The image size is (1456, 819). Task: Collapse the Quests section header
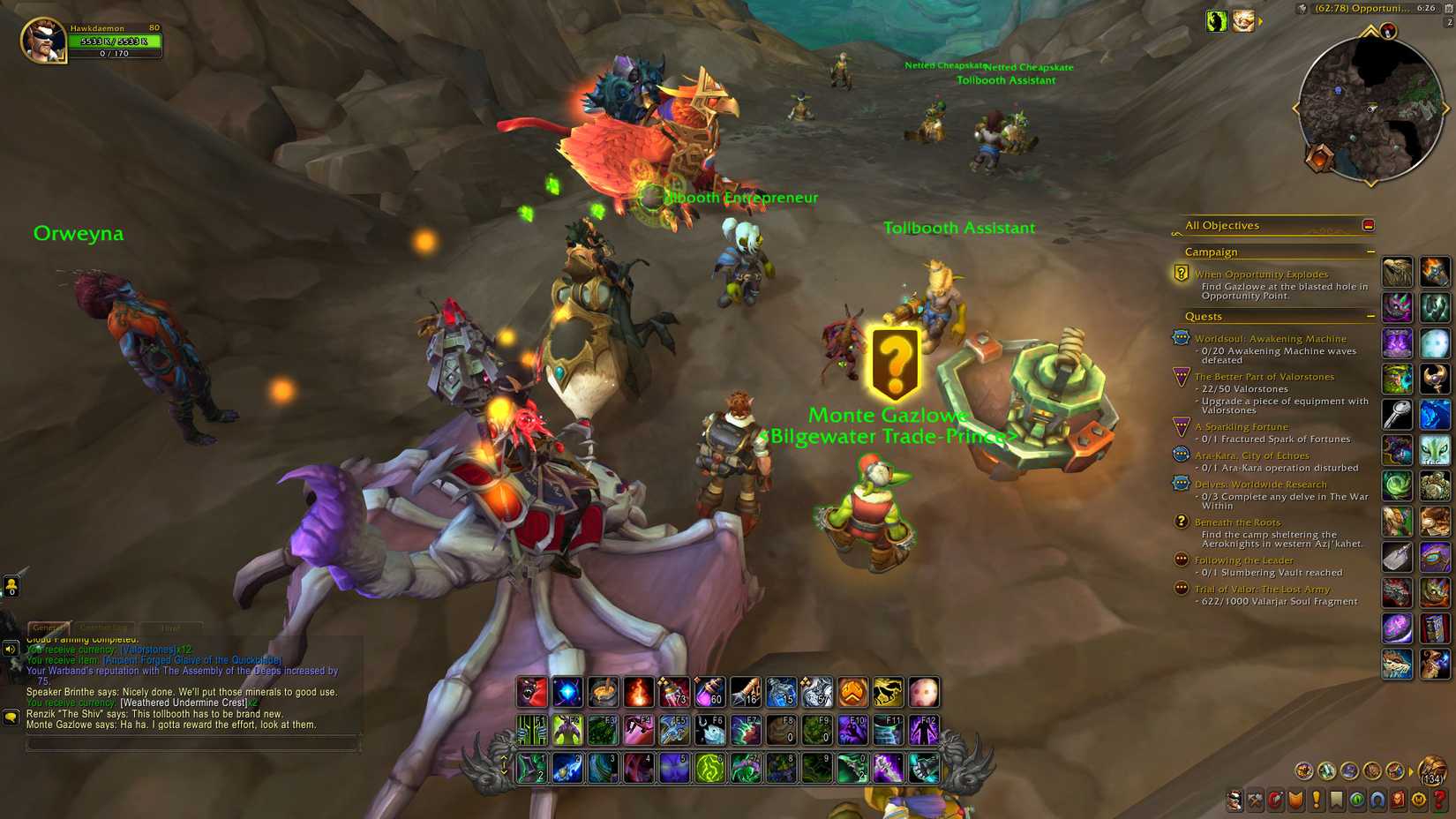tap(1370, 316)
